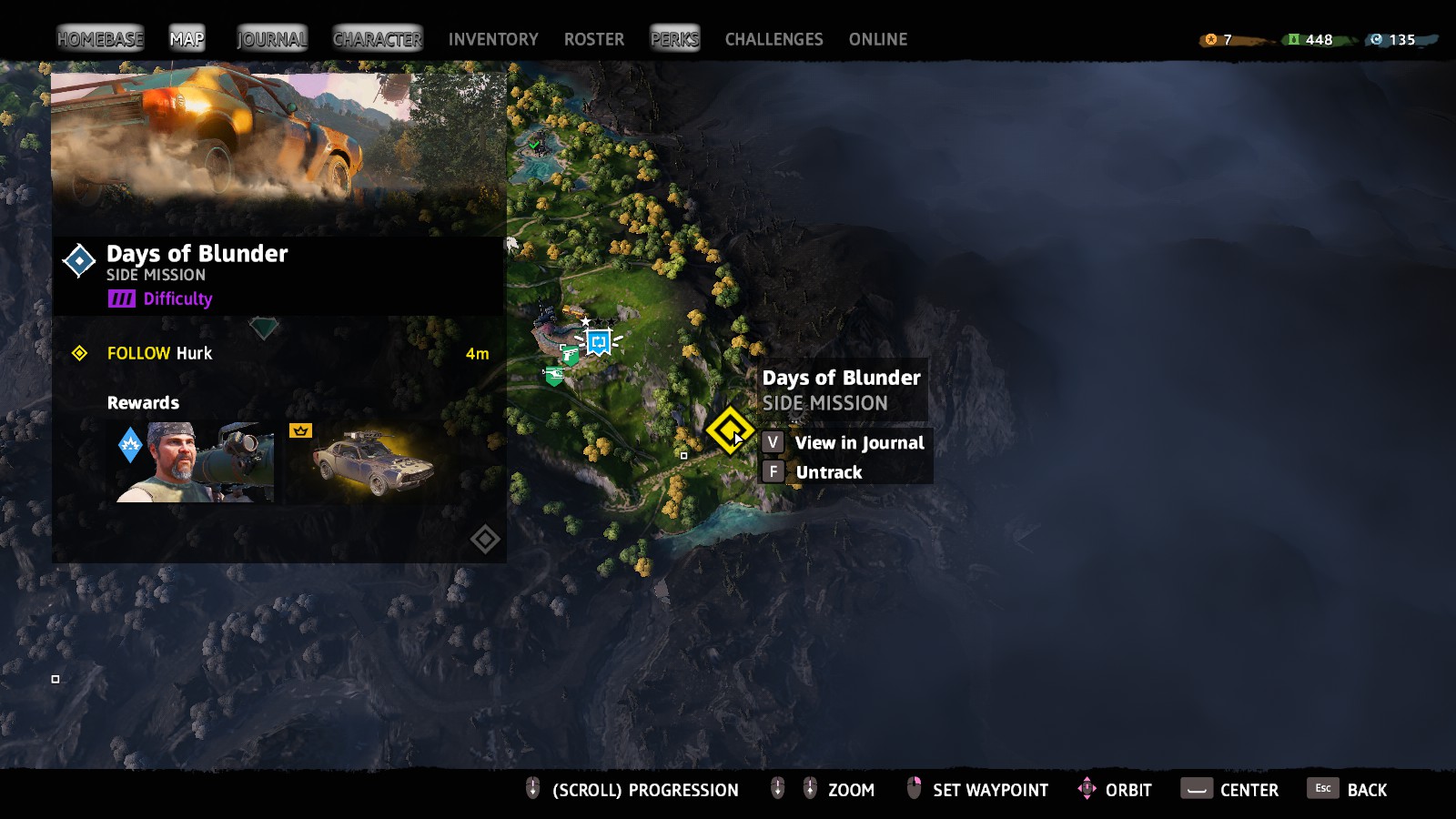Click the purple Difficulty rating bars

[x=122, y=298]
